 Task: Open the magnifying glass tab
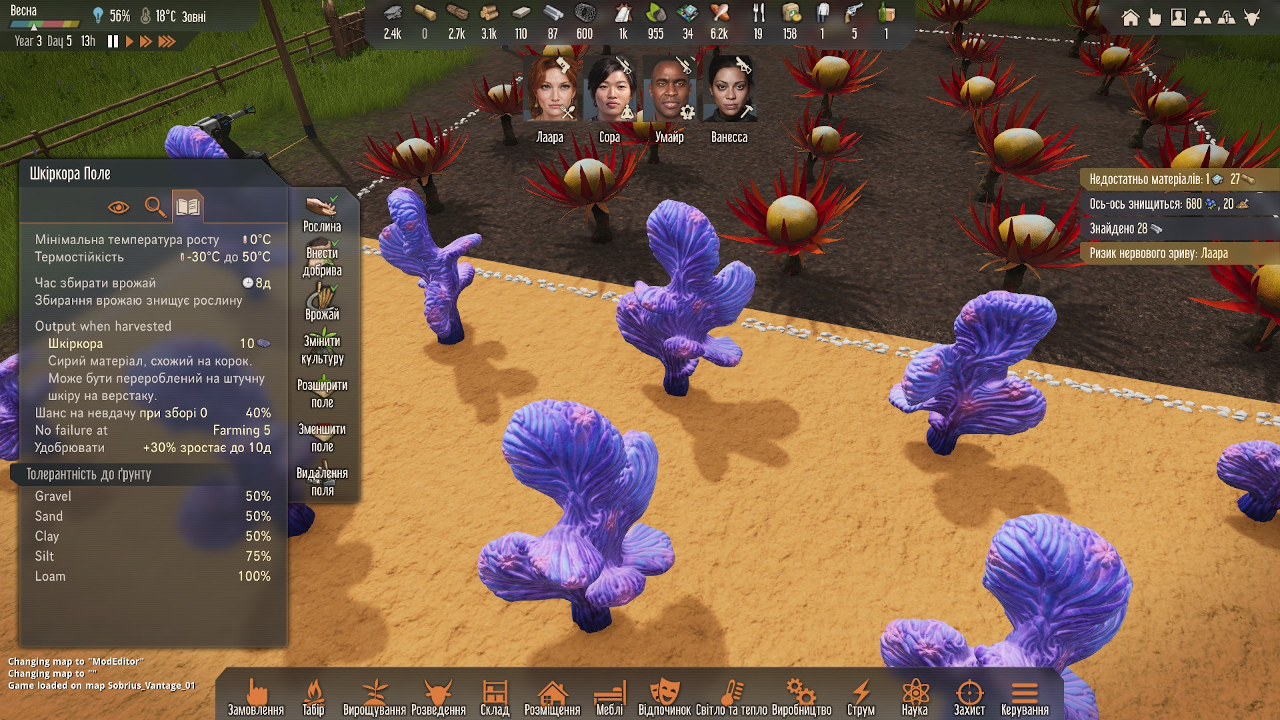[154, 207]
